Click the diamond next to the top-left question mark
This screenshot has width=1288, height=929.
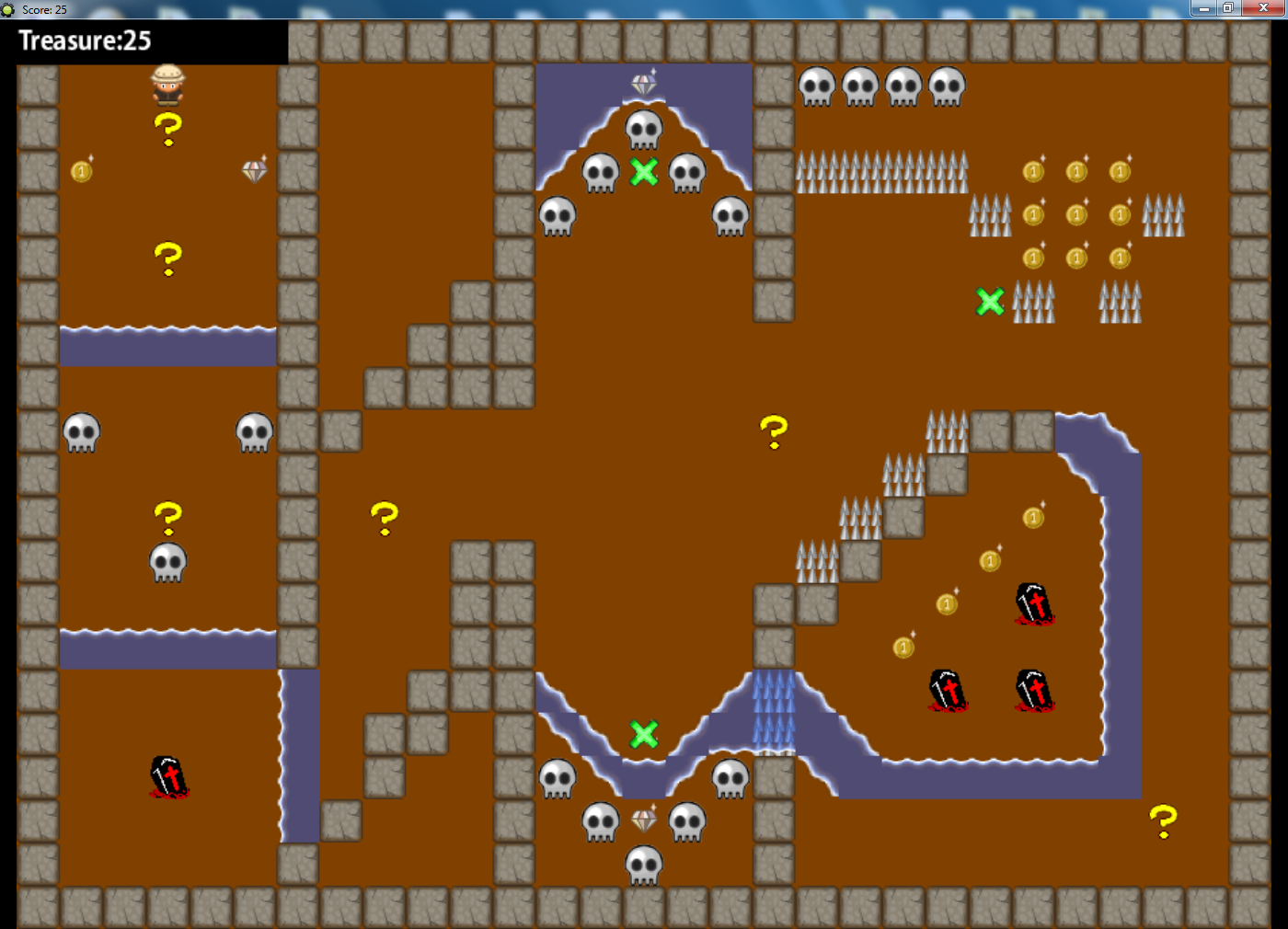pos(254,170)
